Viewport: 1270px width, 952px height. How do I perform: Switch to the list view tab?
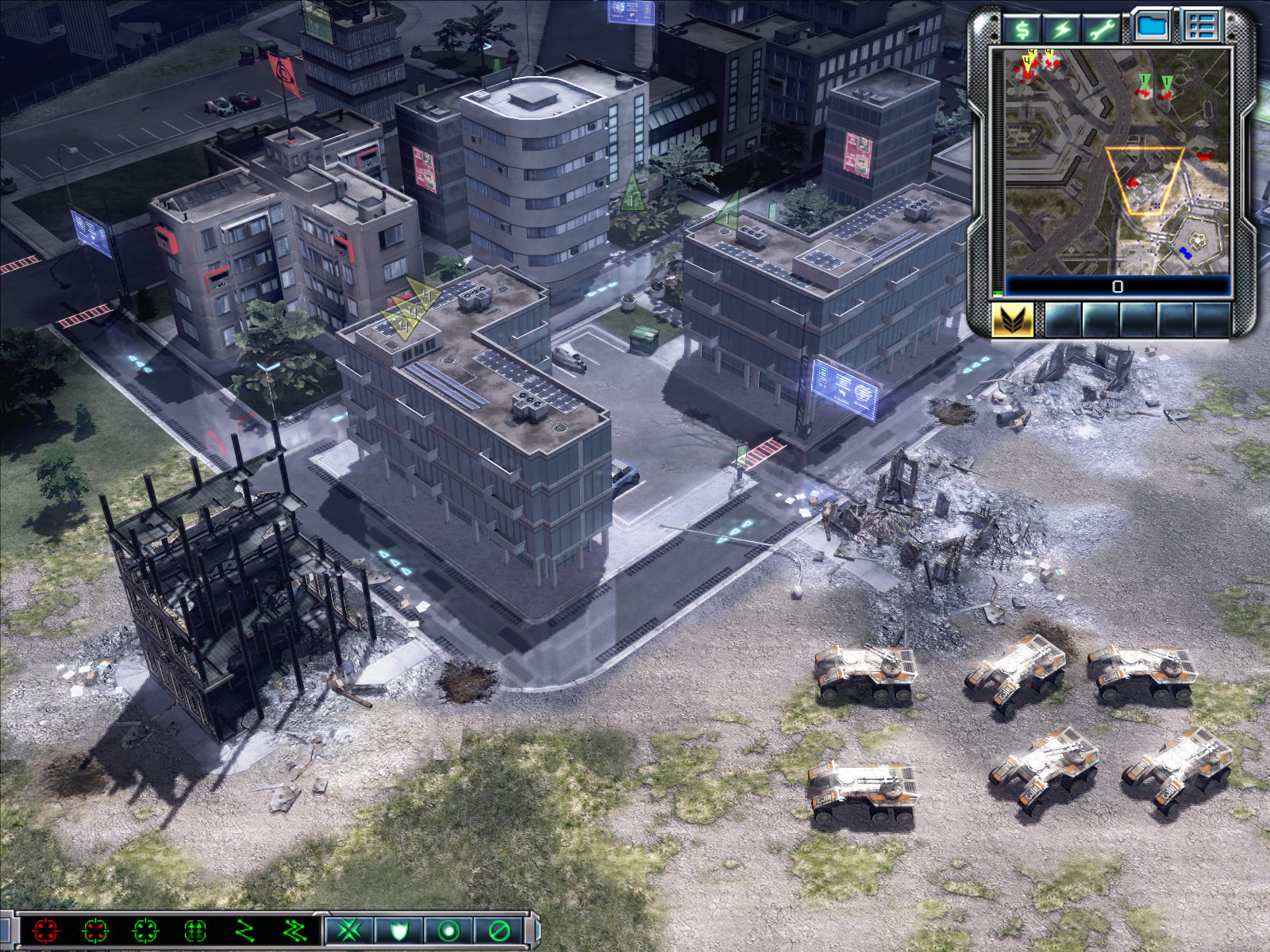(x=1200, y=27)
